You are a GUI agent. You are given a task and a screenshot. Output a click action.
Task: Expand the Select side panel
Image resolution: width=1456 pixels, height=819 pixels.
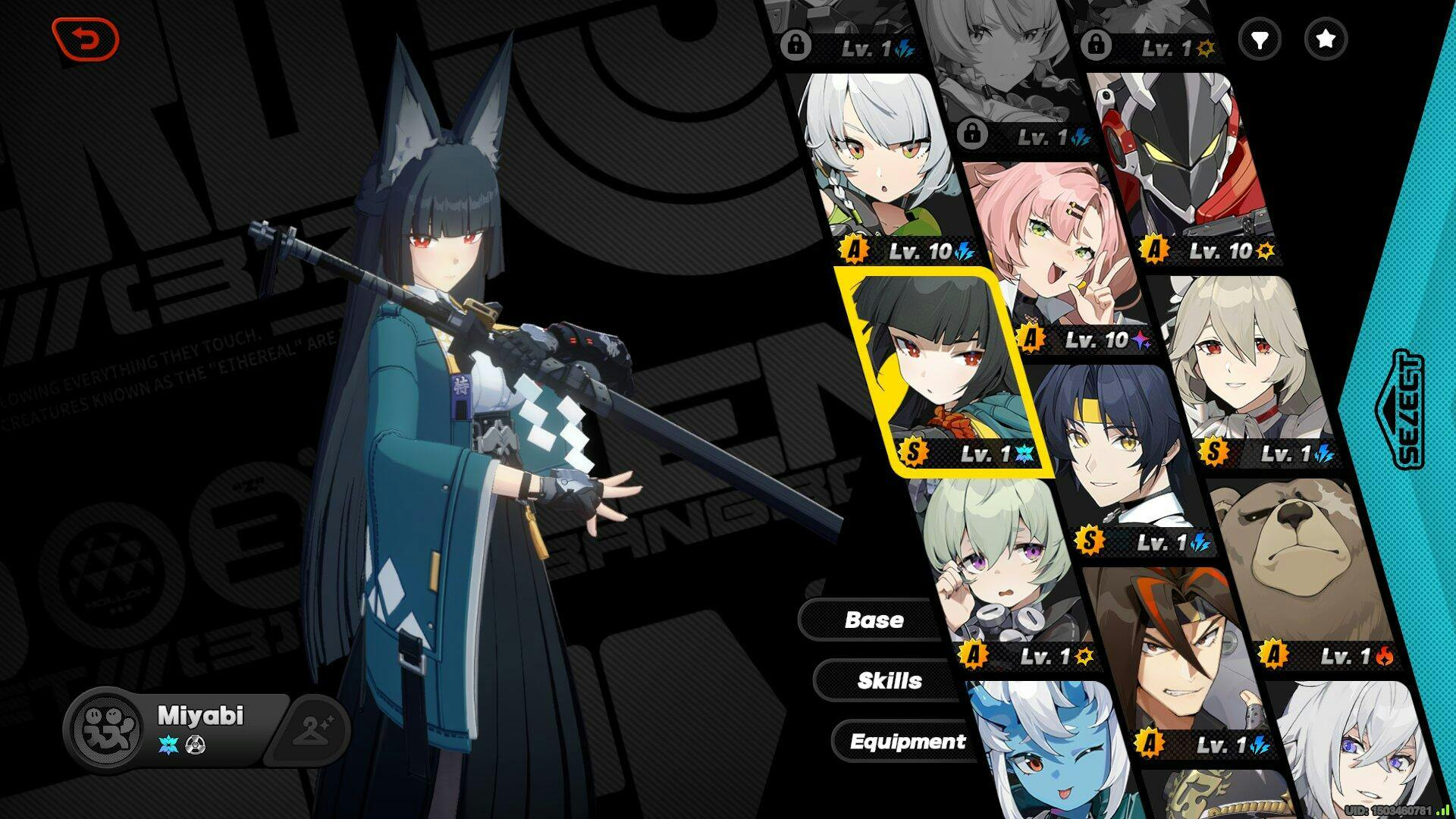click(1399, 409)
